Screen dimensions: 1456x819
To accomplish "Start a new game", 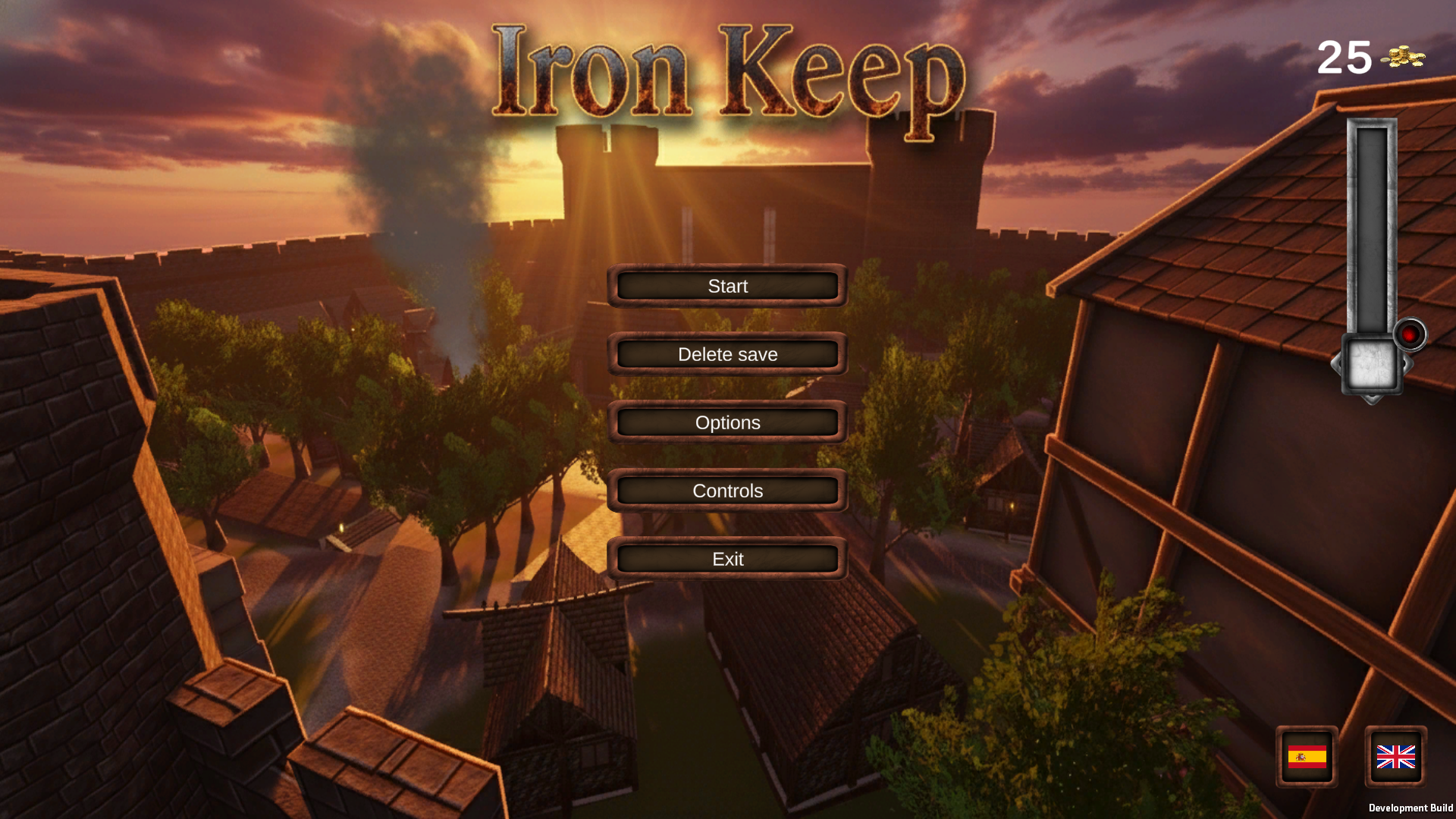I will [726, 286].
